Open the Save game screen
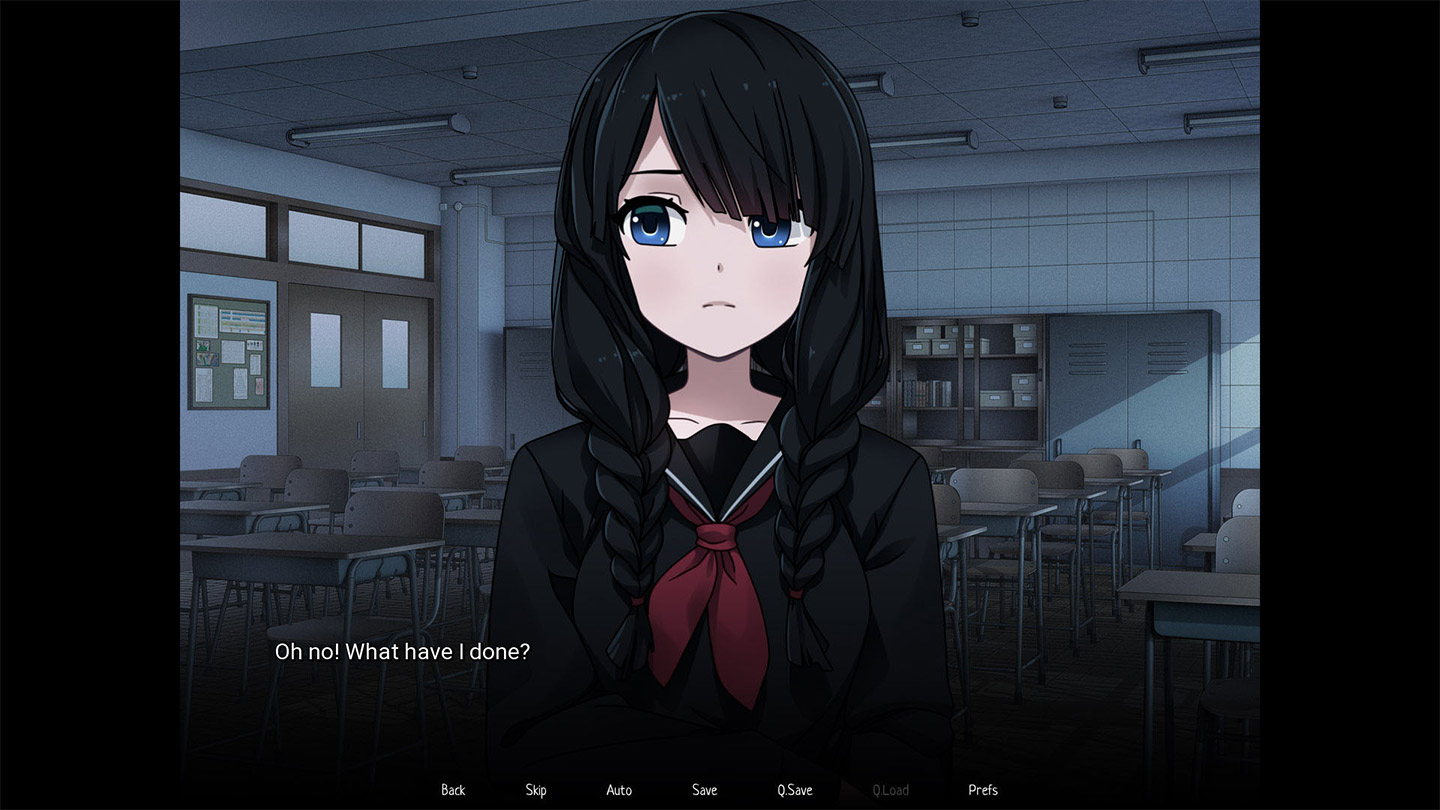This screenshot has height=810, width=1440. (704, 790)
